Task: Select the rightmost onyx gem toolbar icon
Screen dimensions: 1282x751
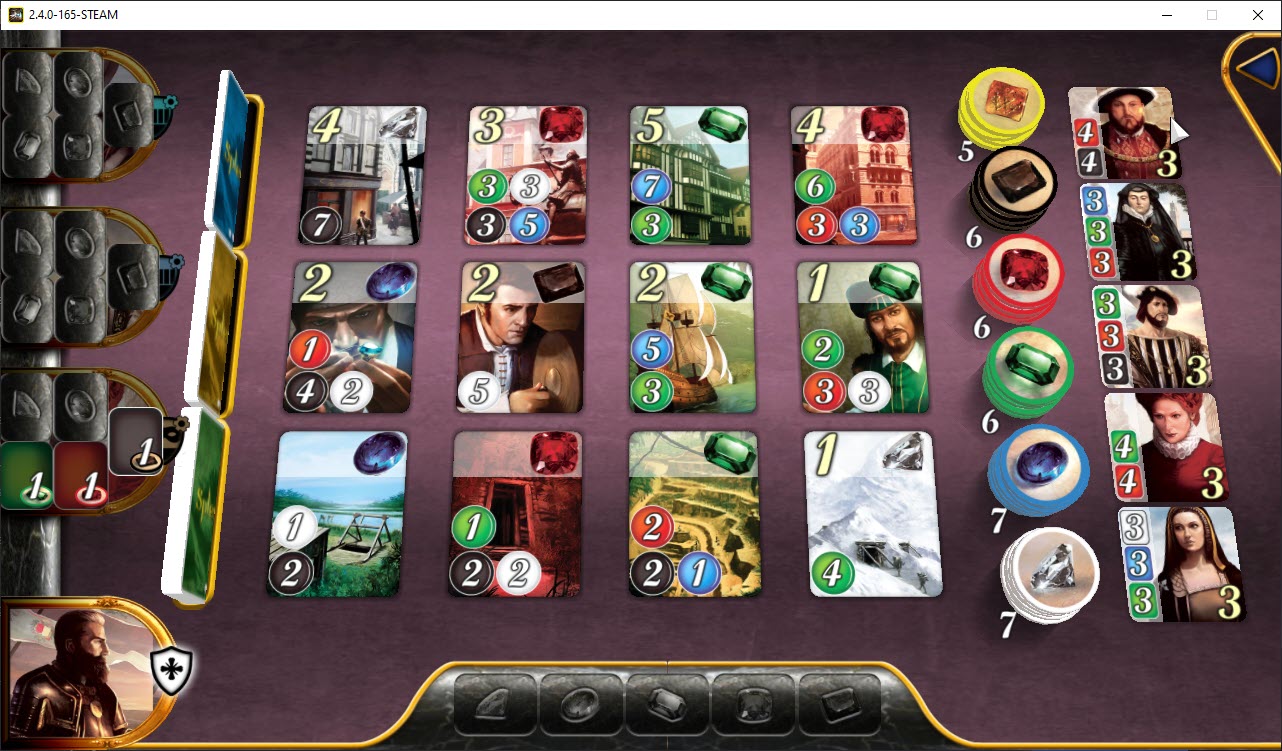Action: 840,703
